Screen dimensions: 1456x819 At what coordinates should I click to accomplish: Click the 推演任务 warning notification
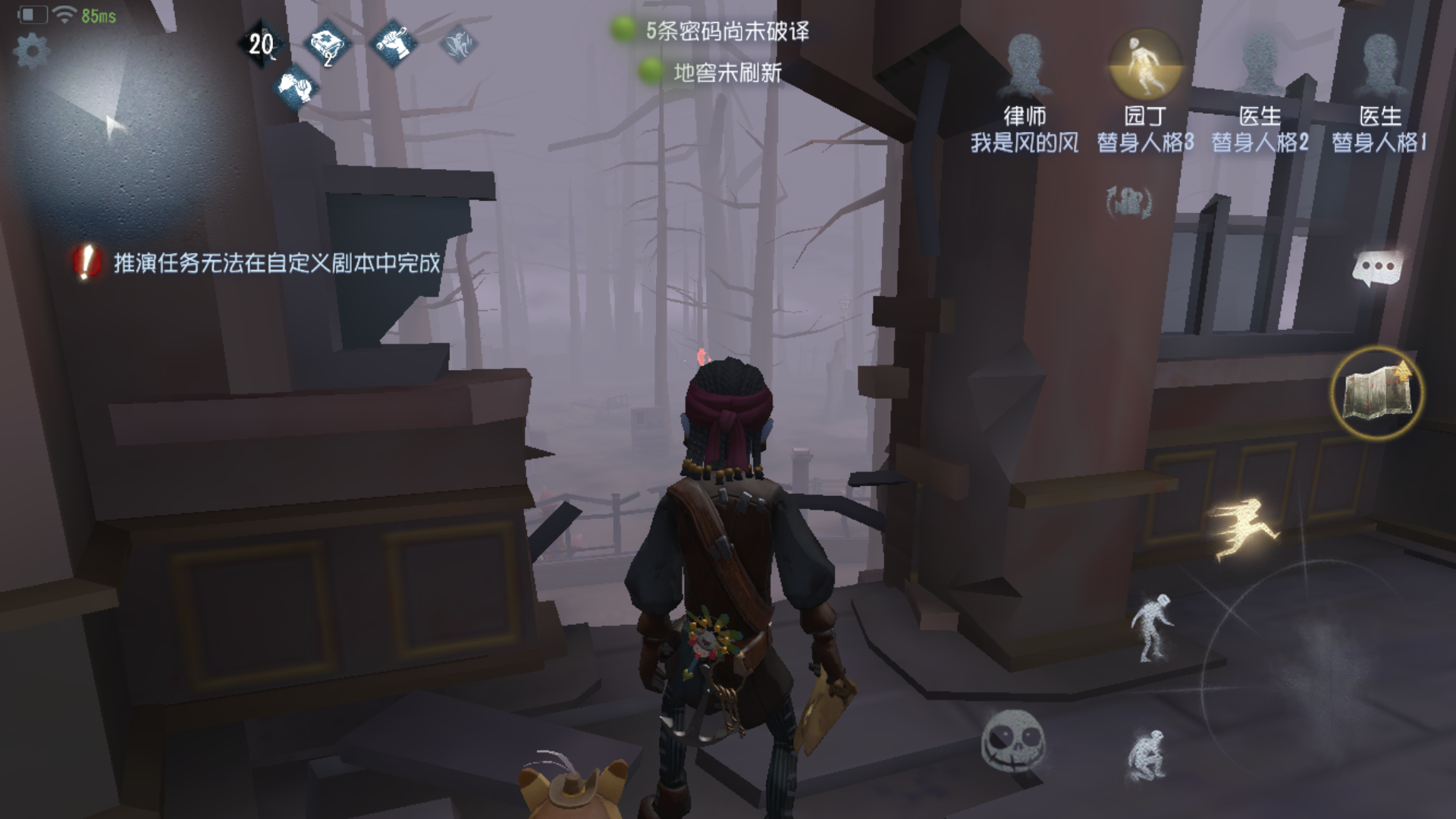point(262,264)
